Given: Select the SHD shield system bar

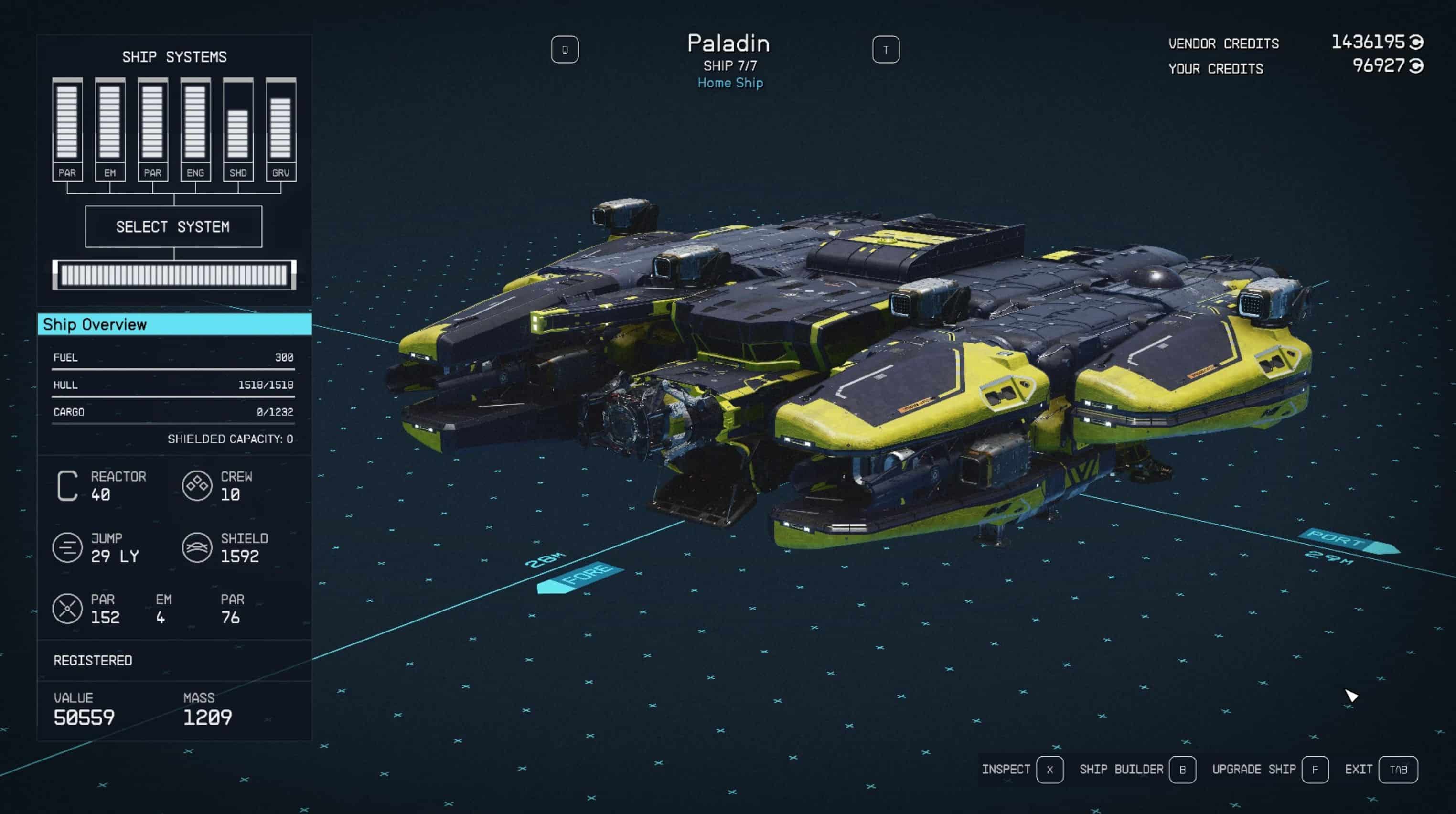Looking at the screenshot, I should [x=238, y=129].
